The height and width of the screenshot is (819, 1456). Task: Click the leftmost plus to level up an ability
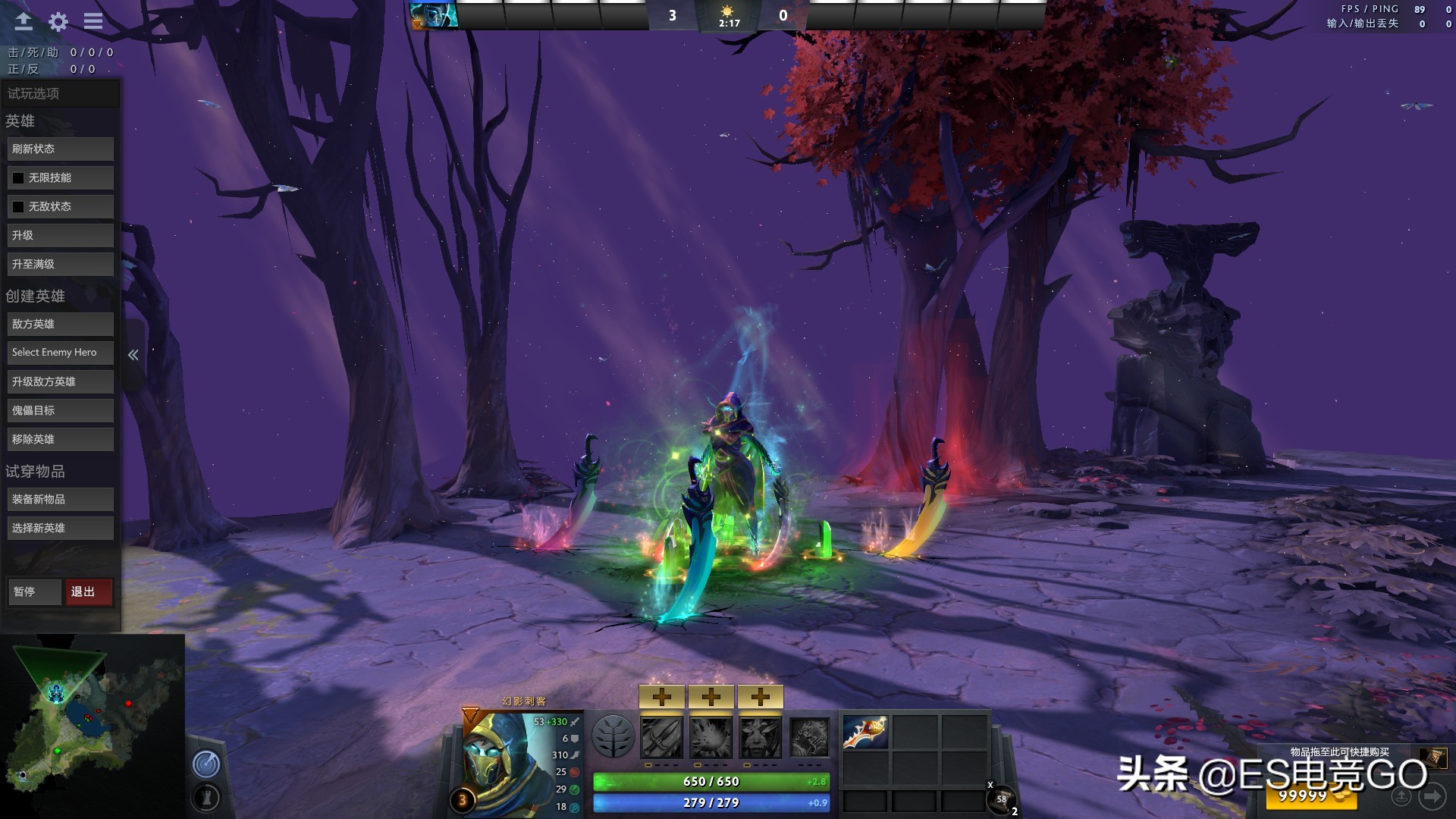(x=662, y=695)
